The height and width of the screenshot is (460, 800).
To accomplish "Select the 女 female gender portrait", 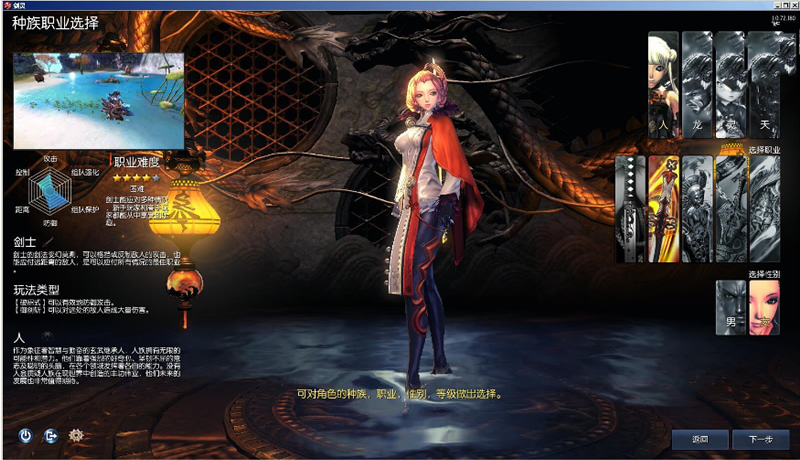I will point(763,307).
